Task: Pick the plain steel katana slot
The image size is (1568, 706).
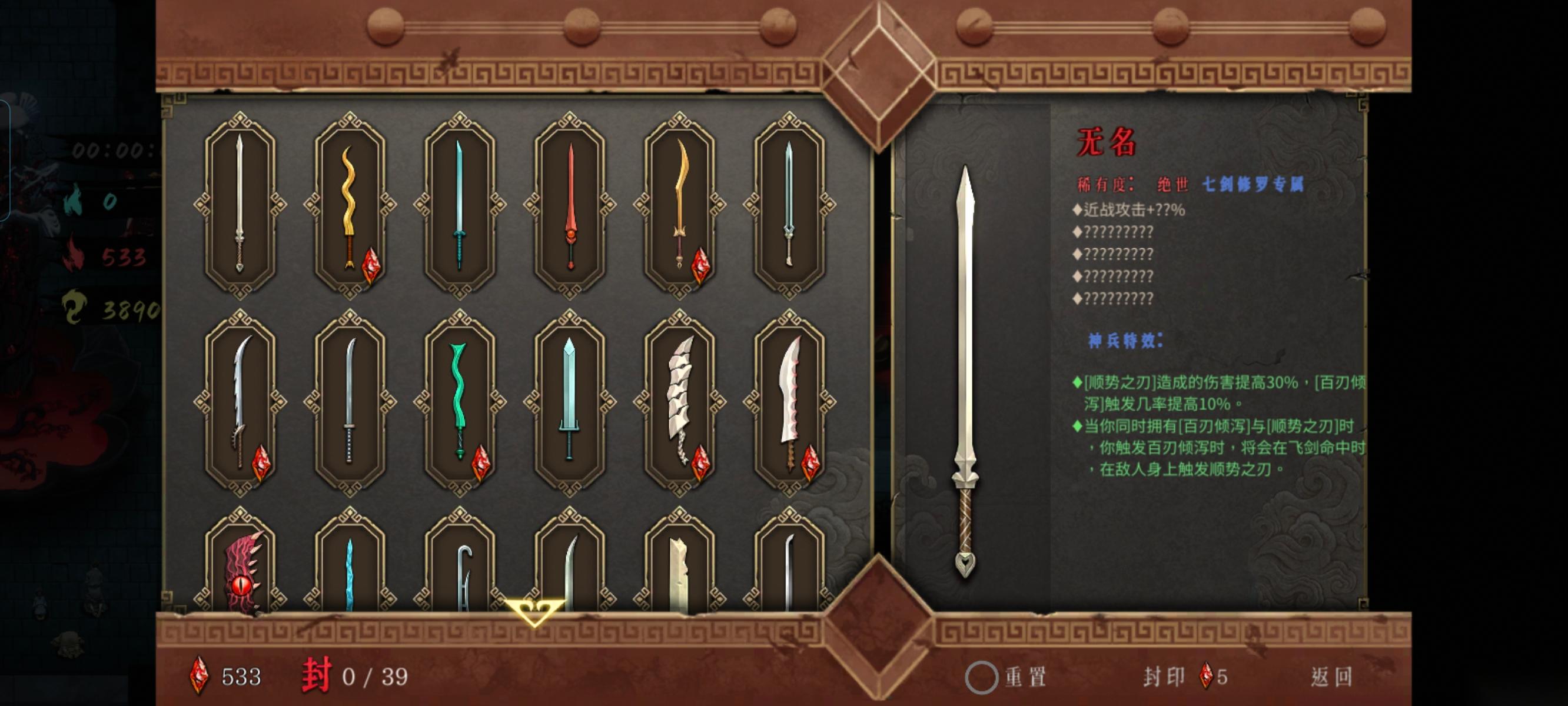Action: [x=350, y=402]
